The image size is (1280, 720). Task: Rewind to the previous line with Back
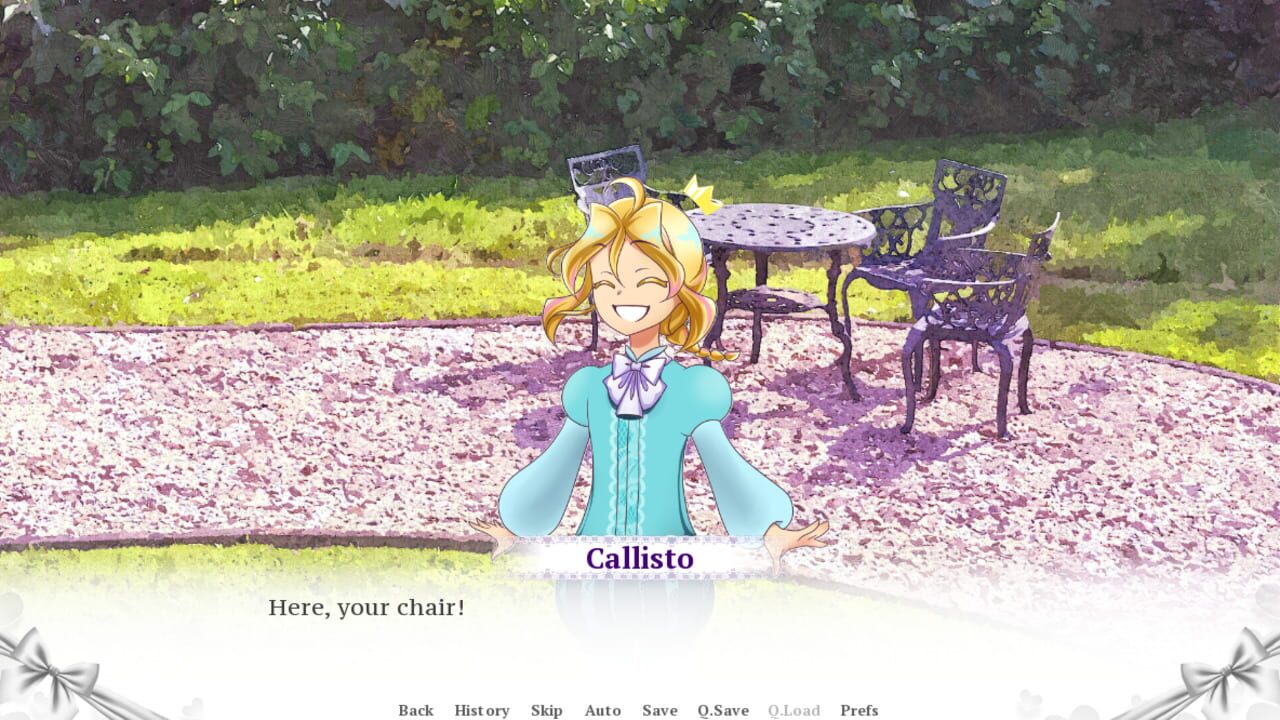(x=415, y=710)
